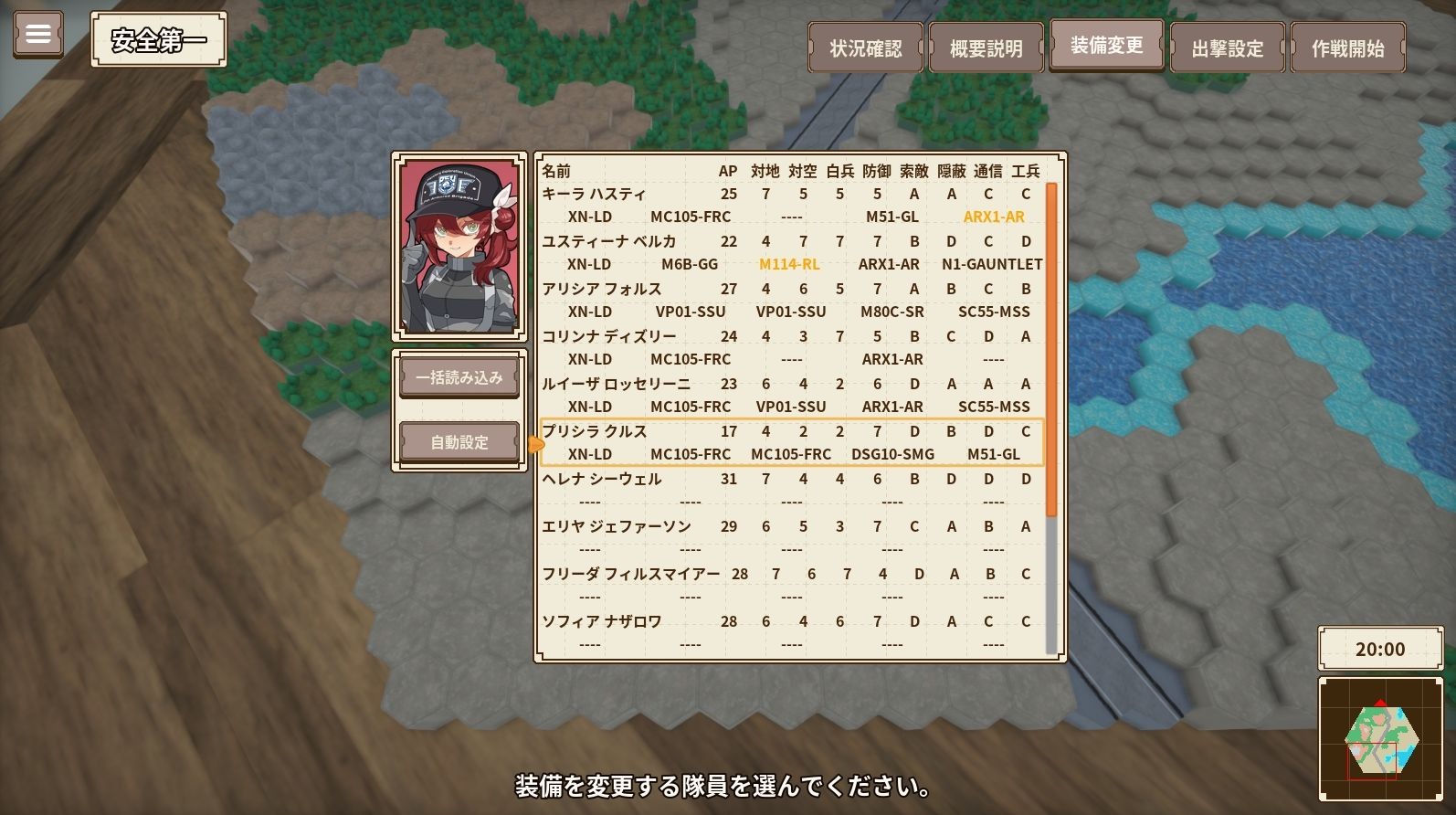Switch to the 出撃設定 tab
Viewport: 1456px width, 815px height.
(1227, 48)
